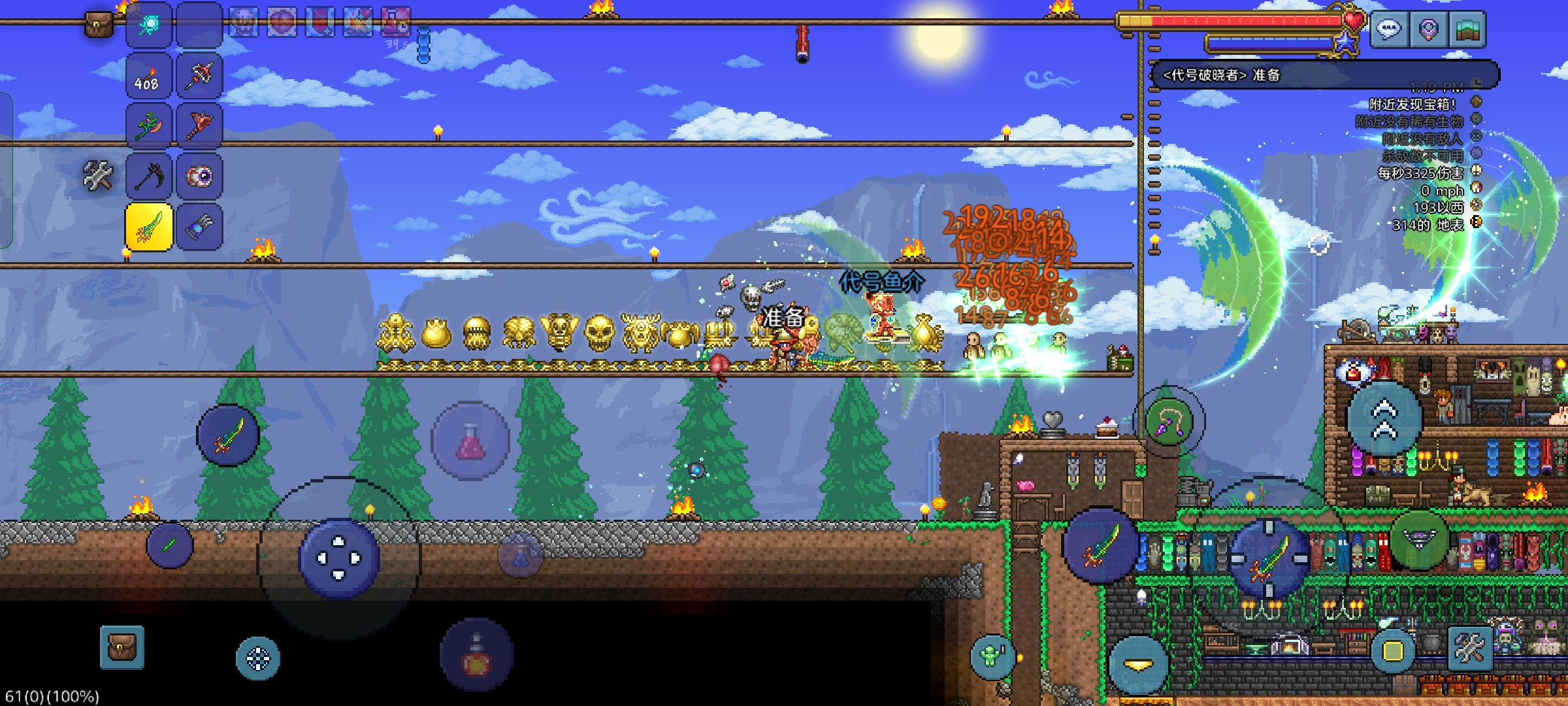Tap the double-arrow jump button
Image resolution: width=1568 pixels, height=706 pixels.
click(1384, 419)
